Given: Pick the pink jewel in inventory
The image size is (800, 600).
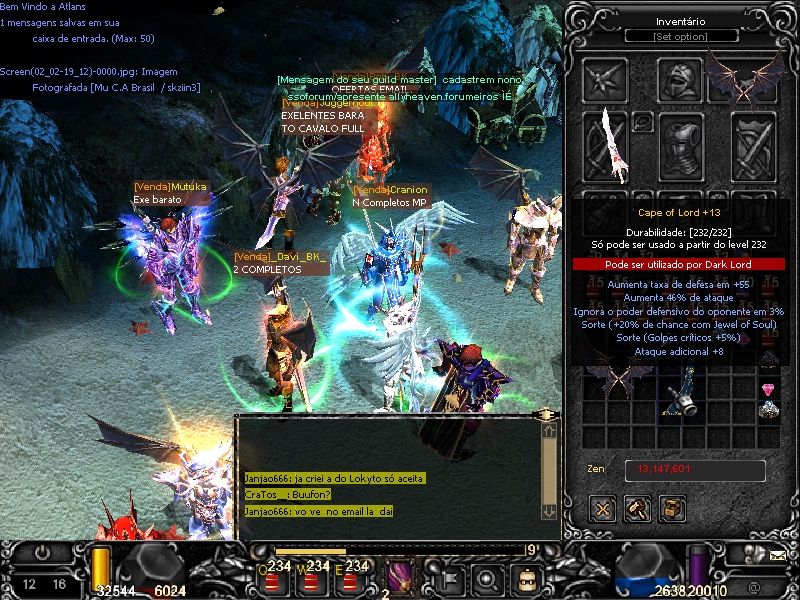Looking at the screenshot, I should pos(768,389).
